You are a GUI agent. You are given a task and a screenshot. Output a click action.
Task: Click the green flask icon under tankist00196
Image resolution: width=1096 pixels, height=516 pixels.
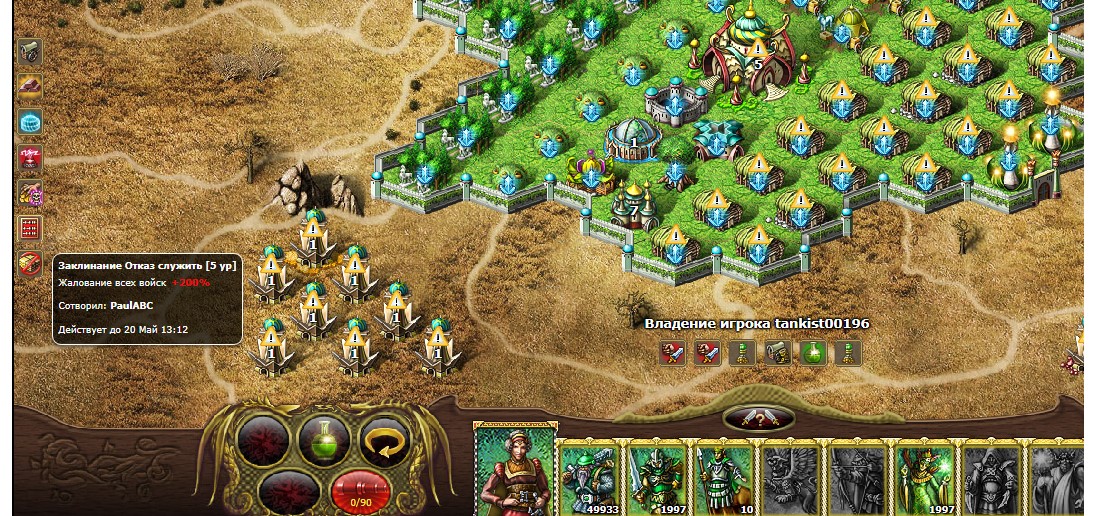(813, 352)
